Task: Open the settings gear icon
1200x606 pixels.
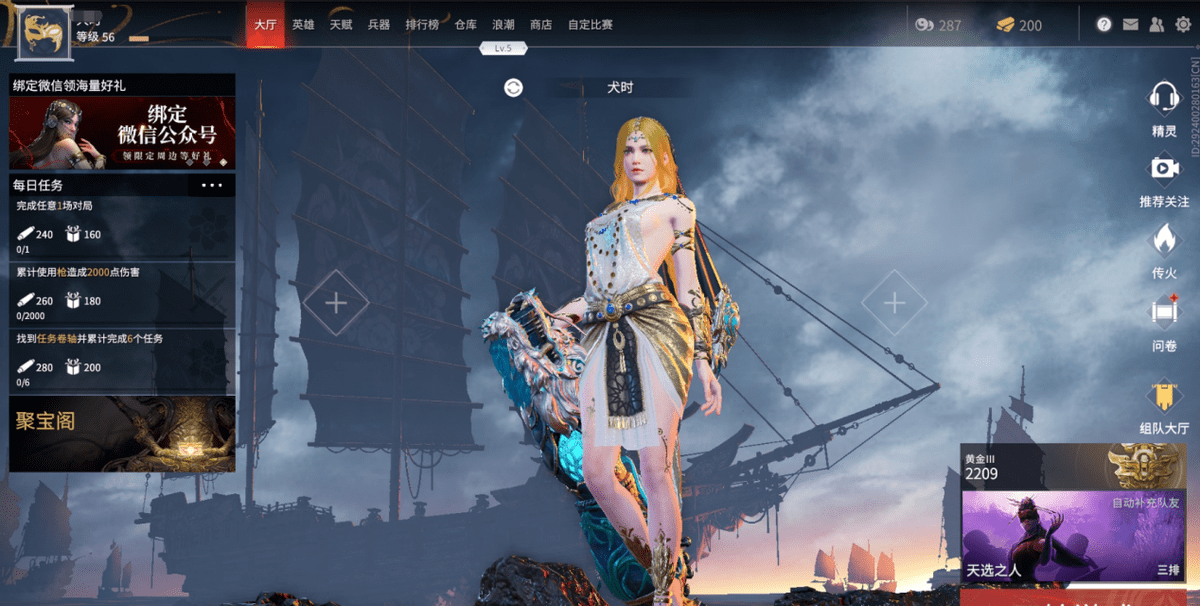Action: pos(1184,25)
